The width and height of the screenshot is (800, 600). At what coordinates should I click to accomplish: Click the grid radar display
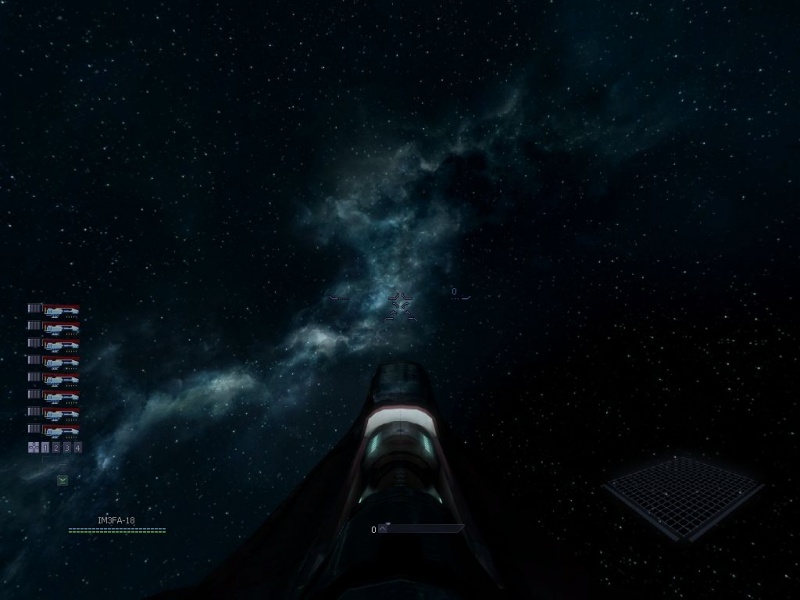[682, 494]
